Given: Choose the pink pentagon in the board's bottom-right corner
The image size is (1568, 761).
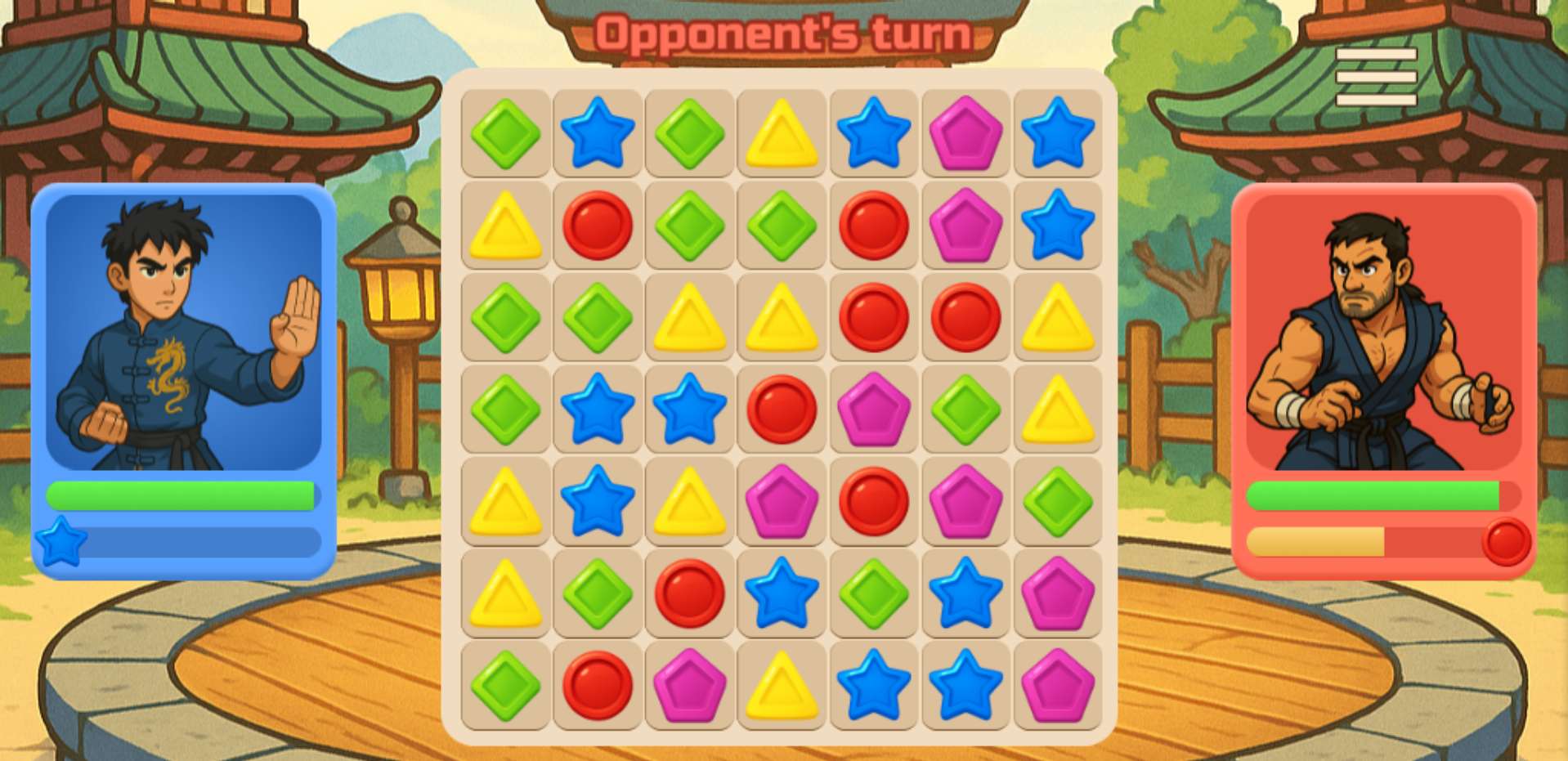Looking at the screenshot, I should tap(1058, 685).
